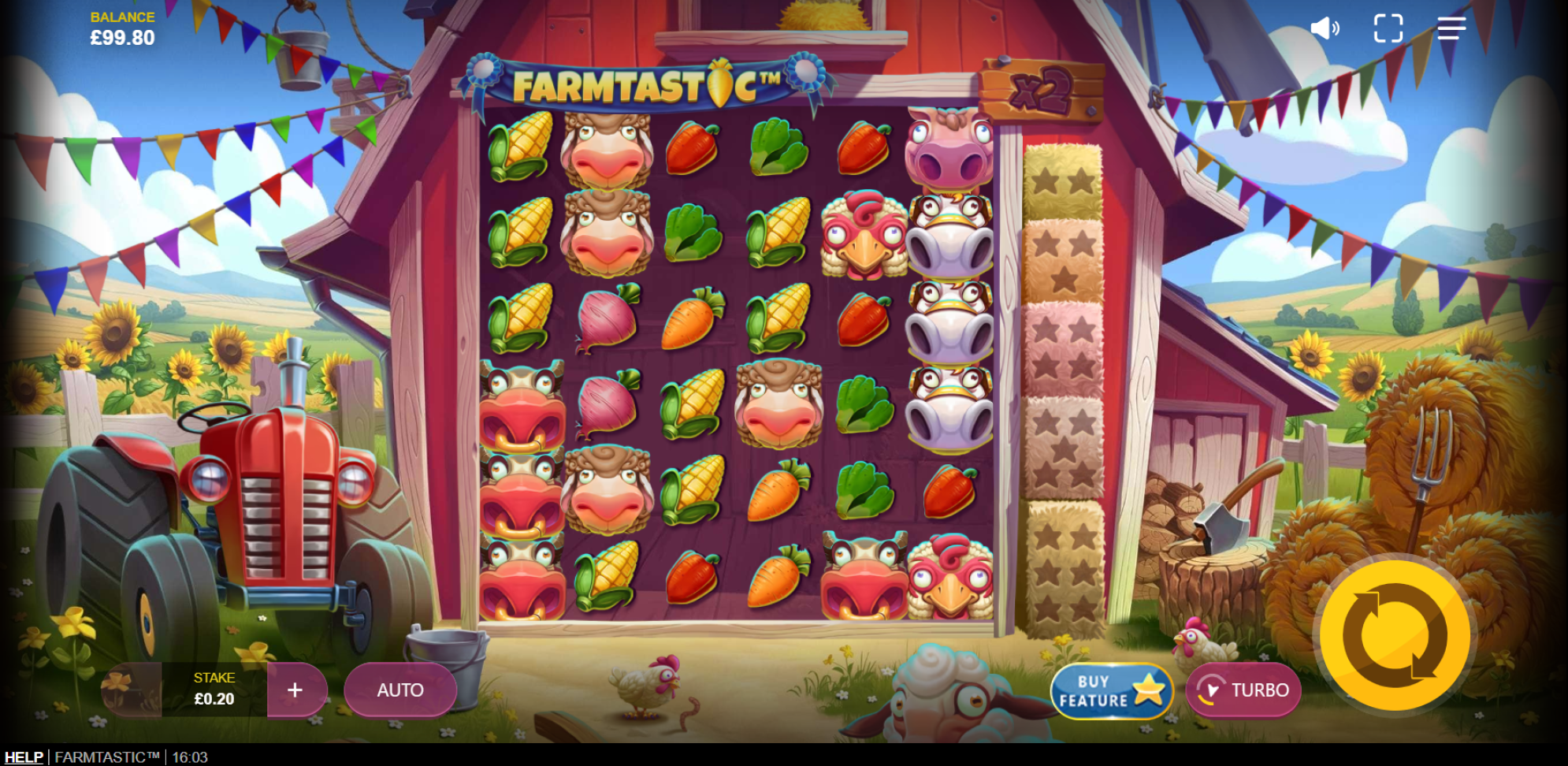1568x766 pixels.
Task: Mute the game sound
Action: pos(1324,28)
